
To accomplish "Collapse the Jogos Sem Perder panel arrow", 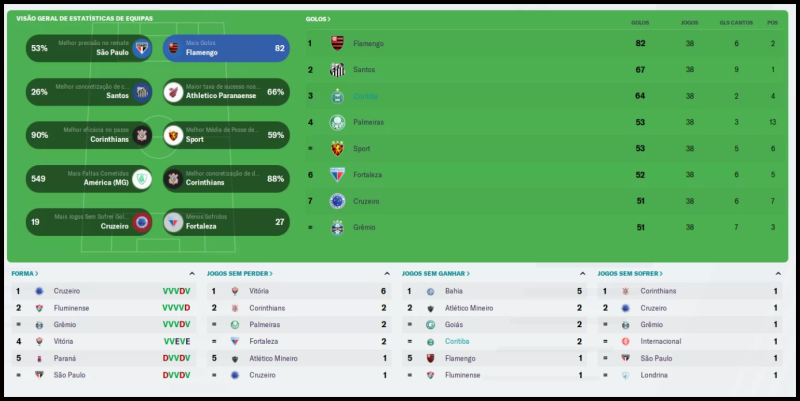I will [386, 273].
